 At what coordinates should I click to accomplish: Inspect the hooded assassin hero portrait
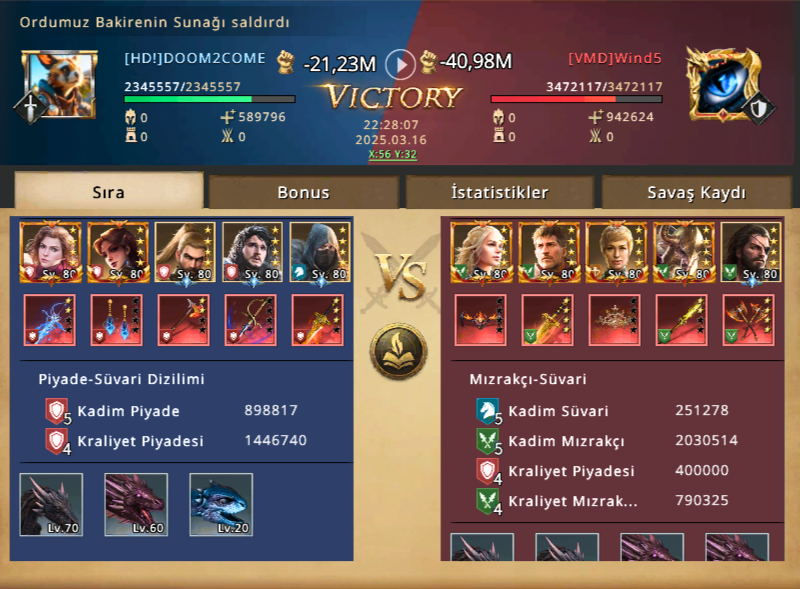click(x=320, y=252)
